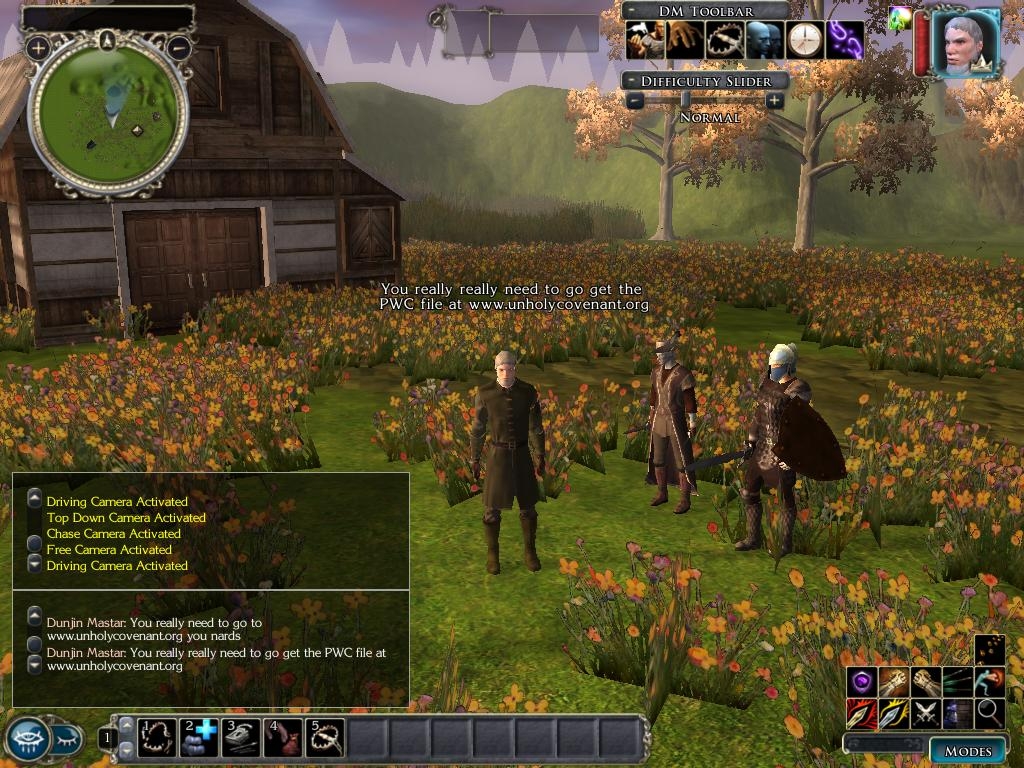
Task: Zoom out the minimap with minus button
Action: (179, 47)
